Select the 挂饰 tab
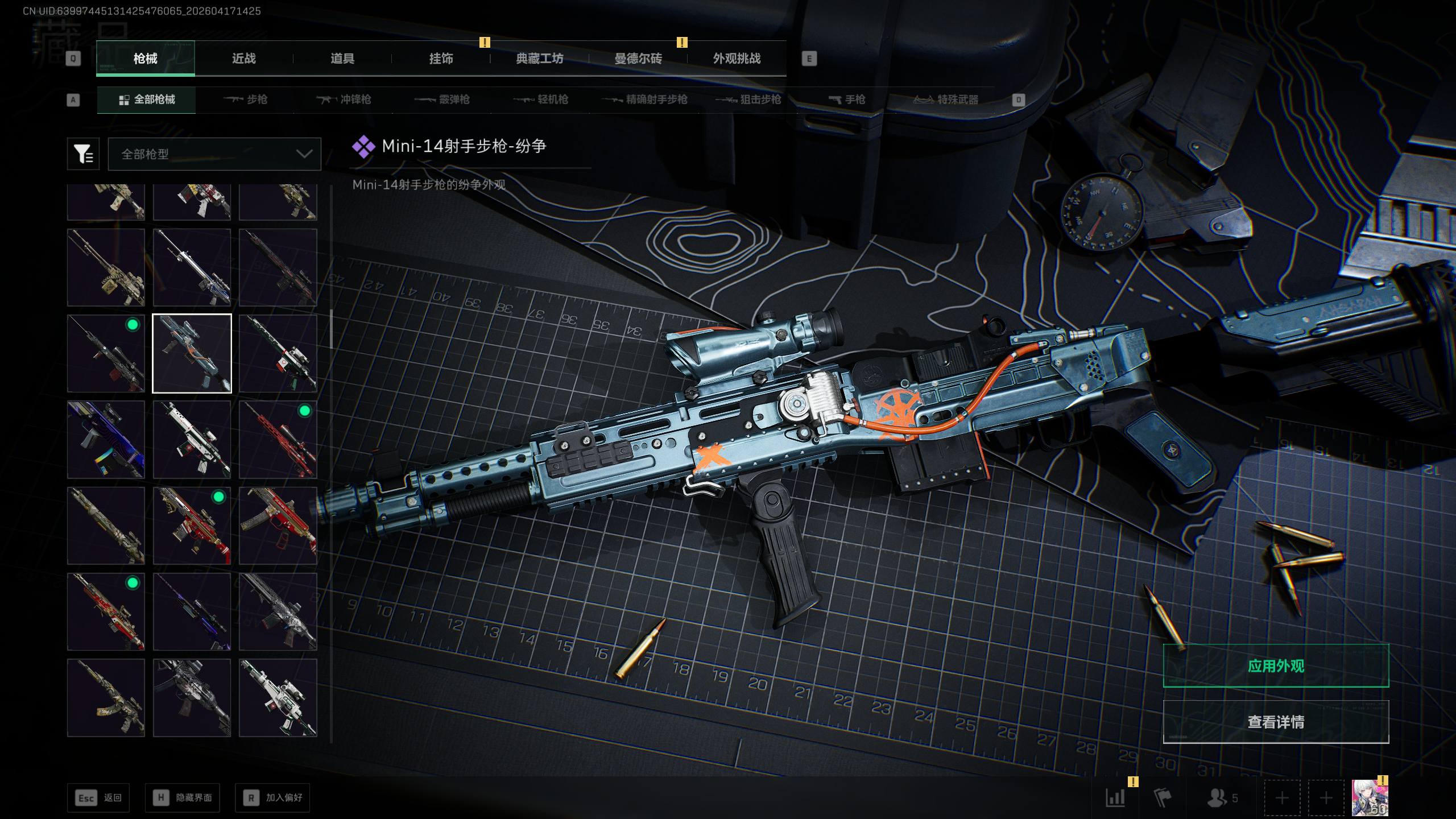Screen dimensions: 1456x819 tap(441, 59)
